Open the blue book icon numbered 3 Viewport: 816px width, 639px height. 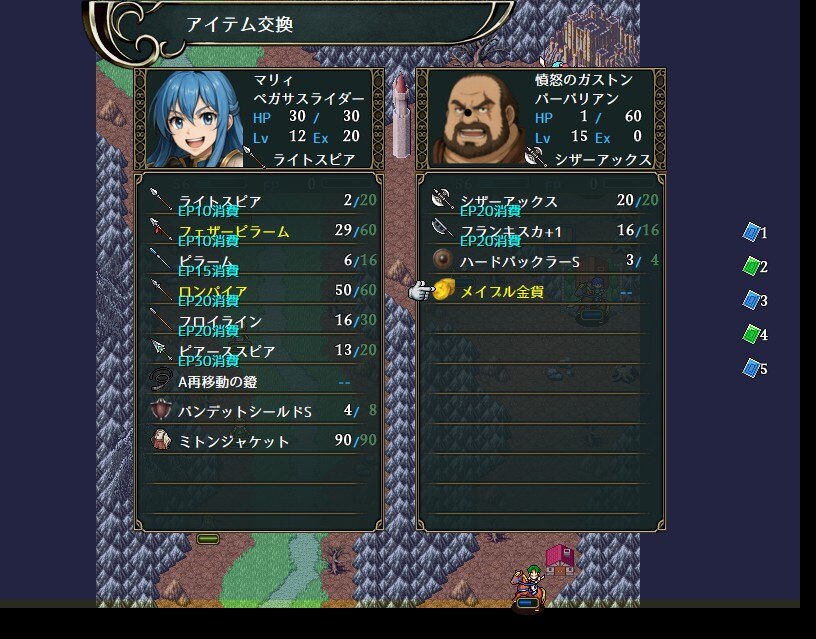(x=752, y=300)
